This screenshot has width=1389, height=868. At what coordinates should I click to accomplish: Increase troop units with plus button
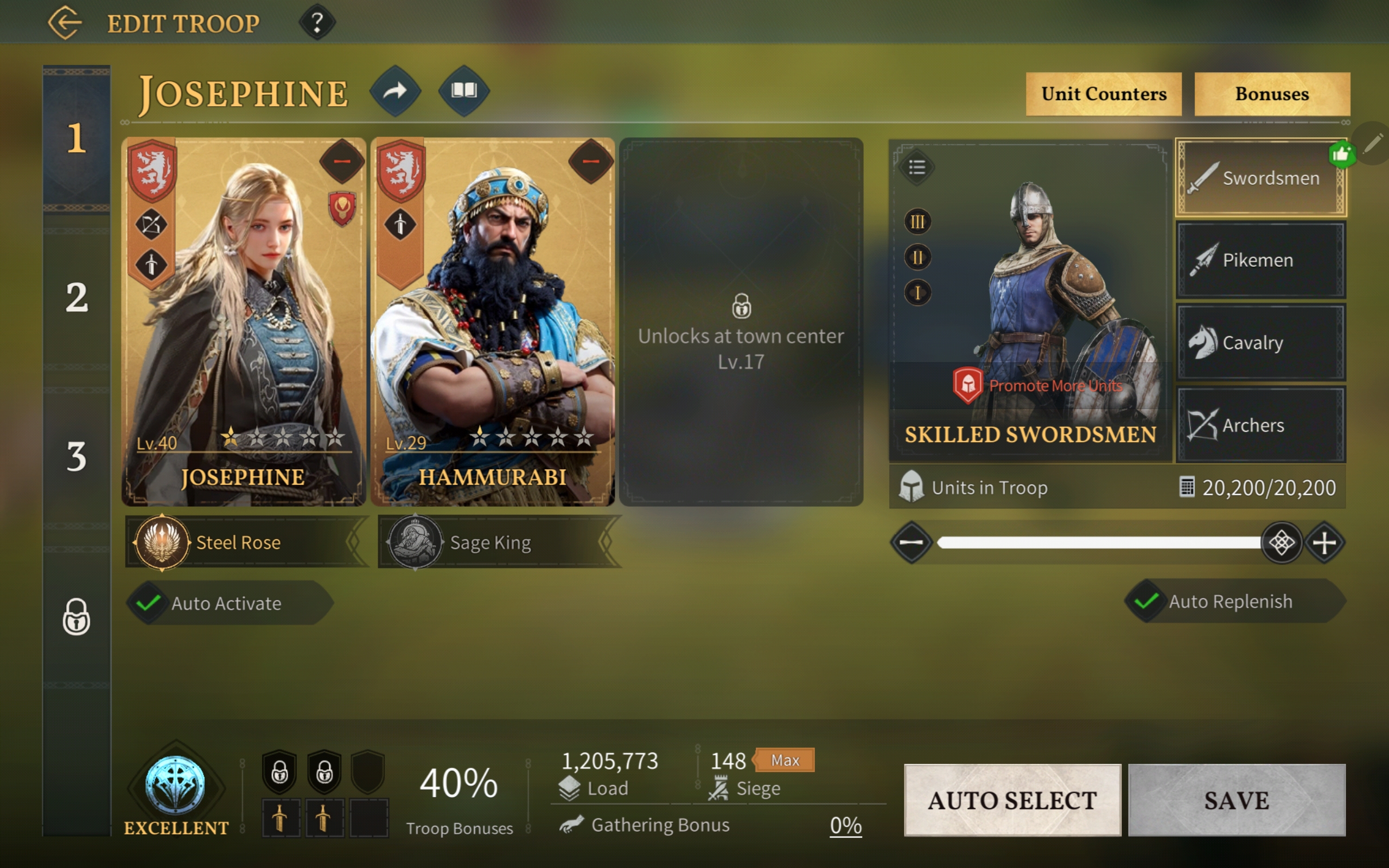point(1324,542)
